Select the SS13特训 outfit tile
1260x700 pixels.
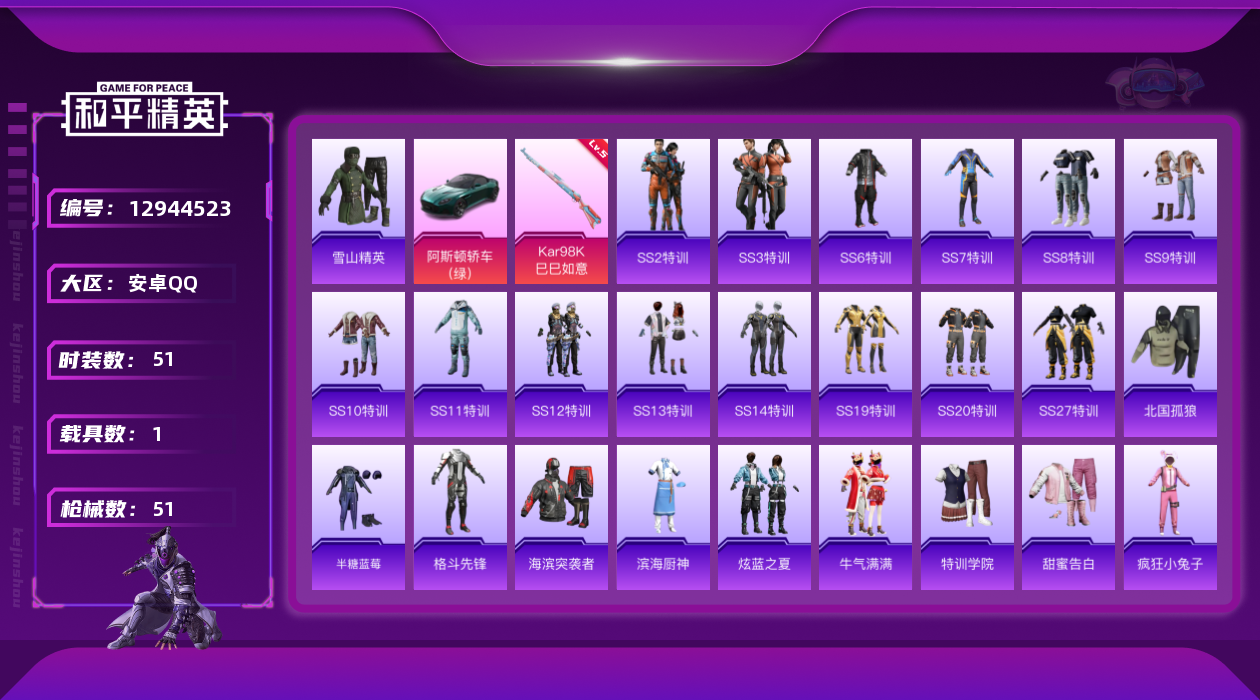pyautogui.click(x=663, y=364)
